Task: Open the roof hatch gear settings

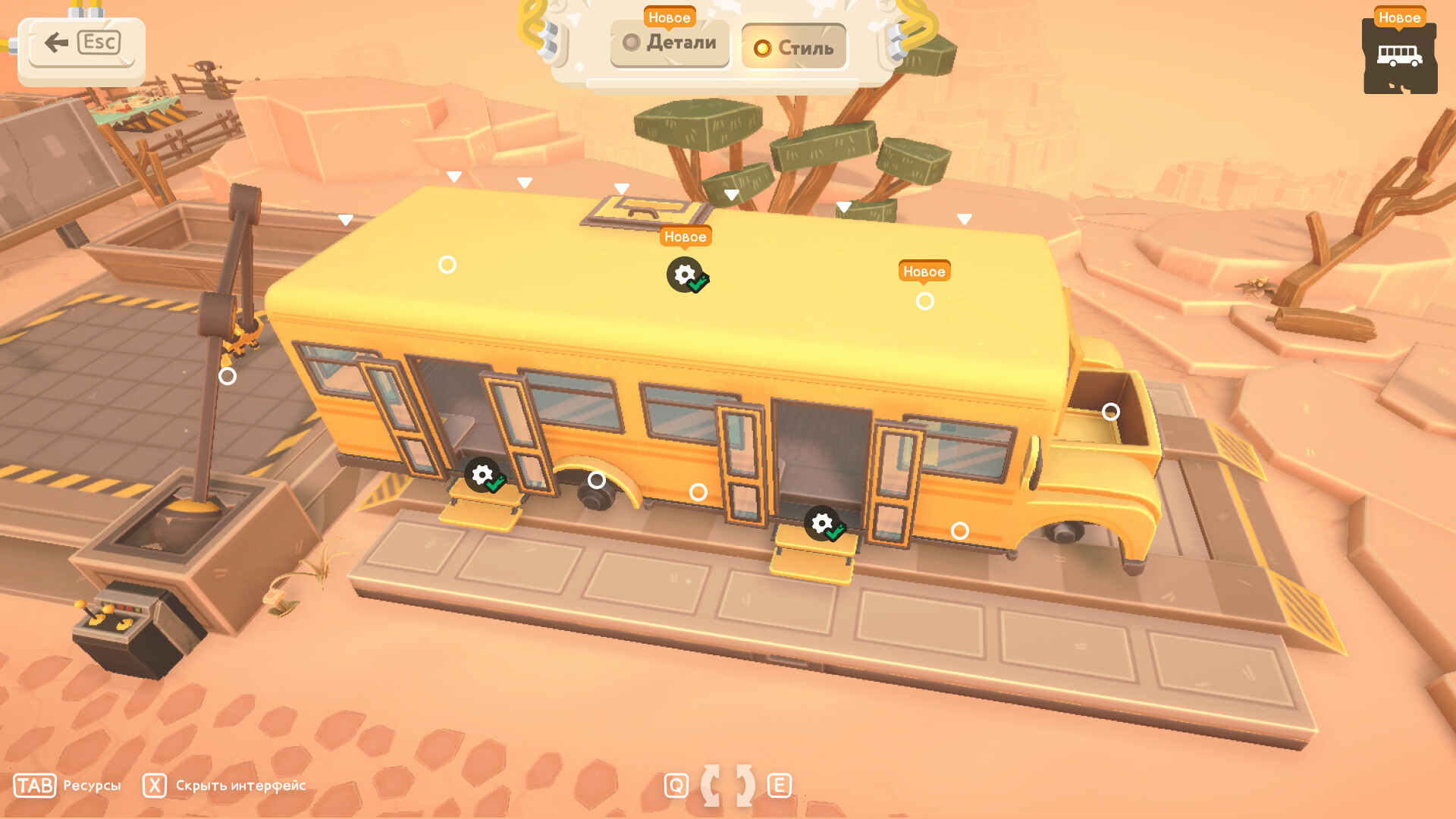Action: 685,275
